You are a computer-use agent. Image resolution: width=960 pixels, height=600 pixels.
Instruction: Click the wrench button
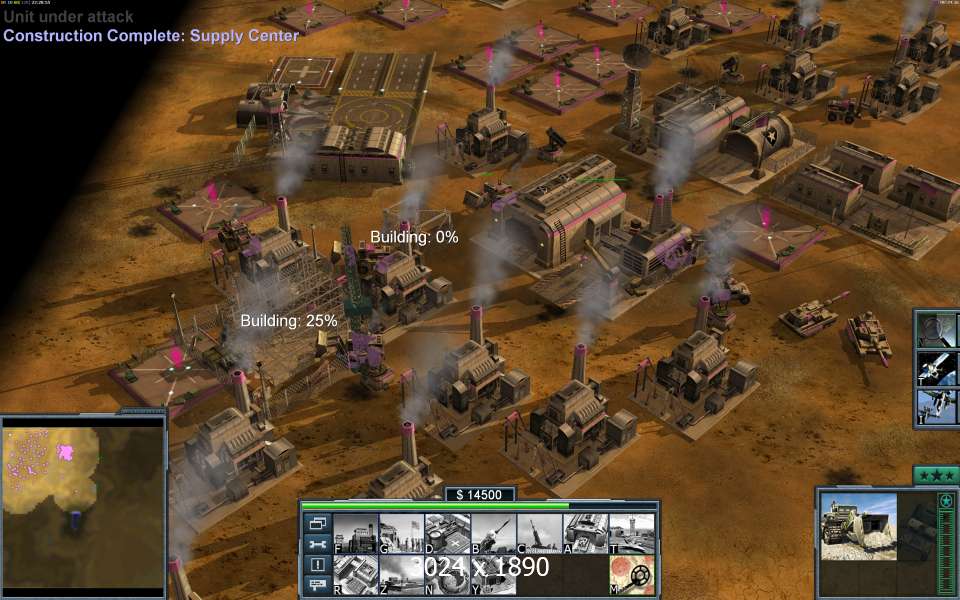(x=318, y=544)
